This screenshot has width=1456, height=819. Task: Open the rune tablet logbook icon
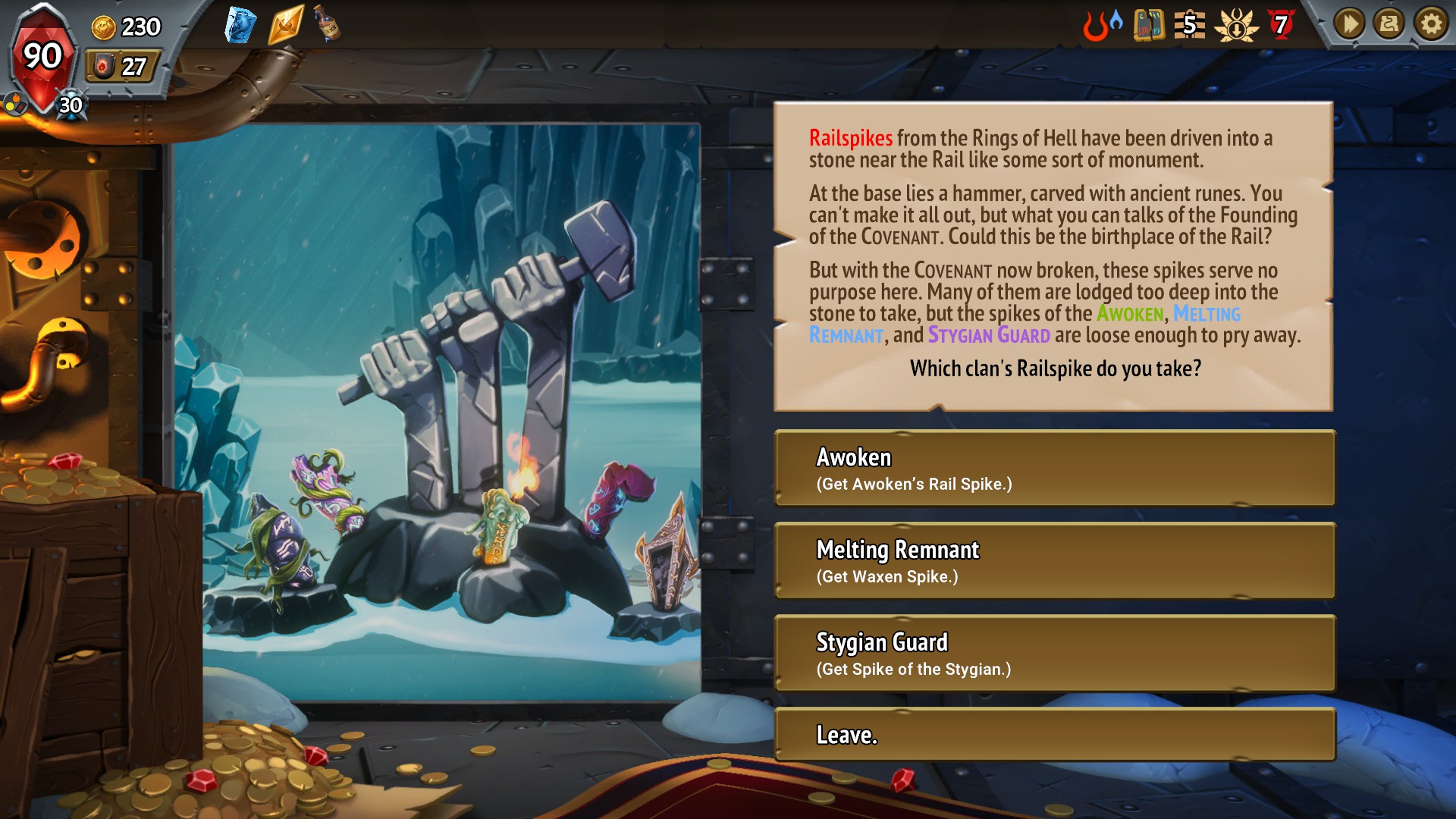coord(1149,26)
